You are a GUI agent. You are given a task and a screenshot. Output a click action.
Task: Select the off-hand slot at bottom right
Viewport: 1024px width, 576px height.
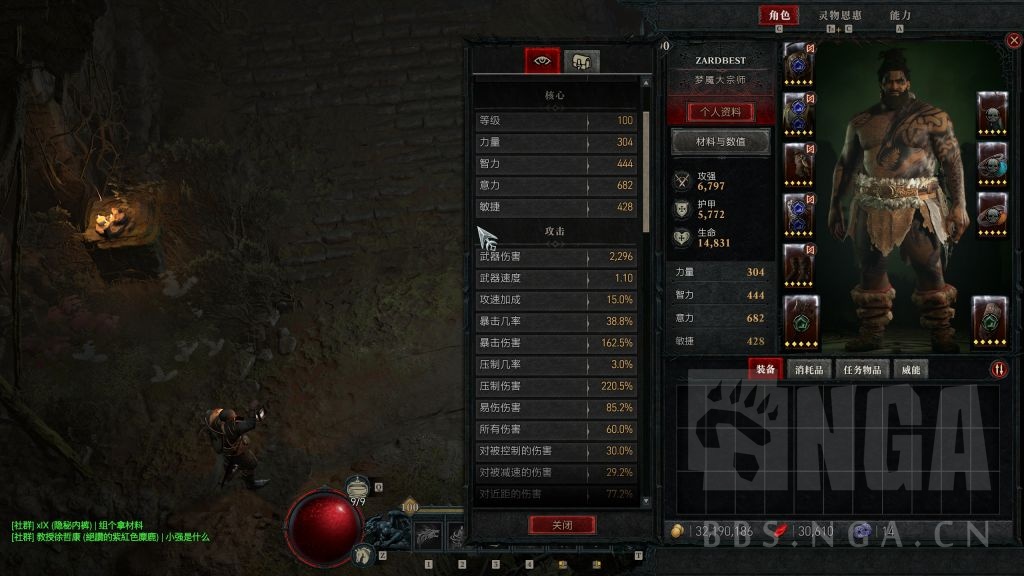pos(989,320)
